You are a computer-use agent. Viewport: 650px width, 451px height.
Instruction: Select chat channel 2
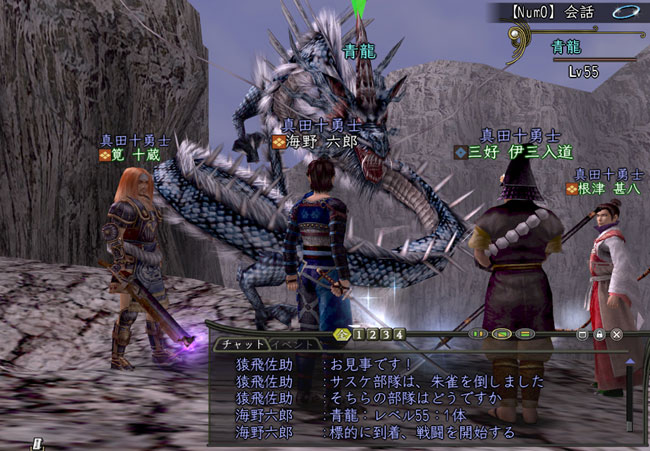[x=372, y=333]
